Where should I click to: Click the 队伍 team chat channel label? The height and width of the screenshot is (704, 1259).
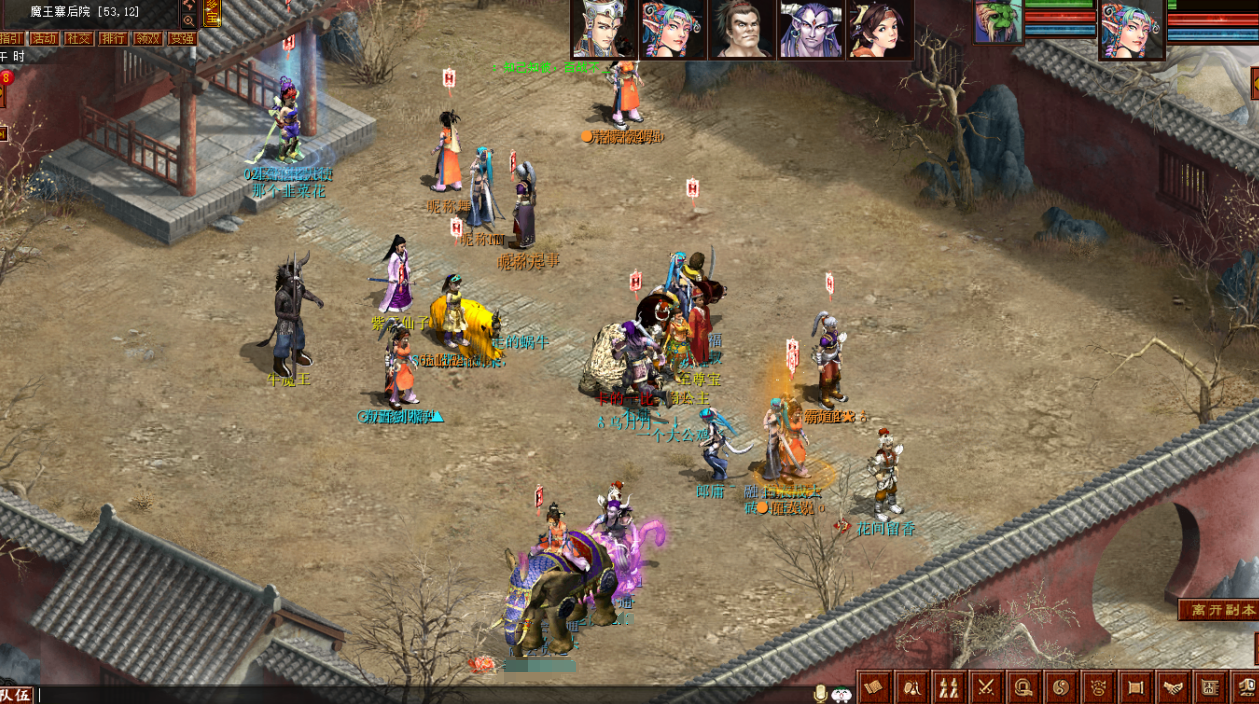16,694
